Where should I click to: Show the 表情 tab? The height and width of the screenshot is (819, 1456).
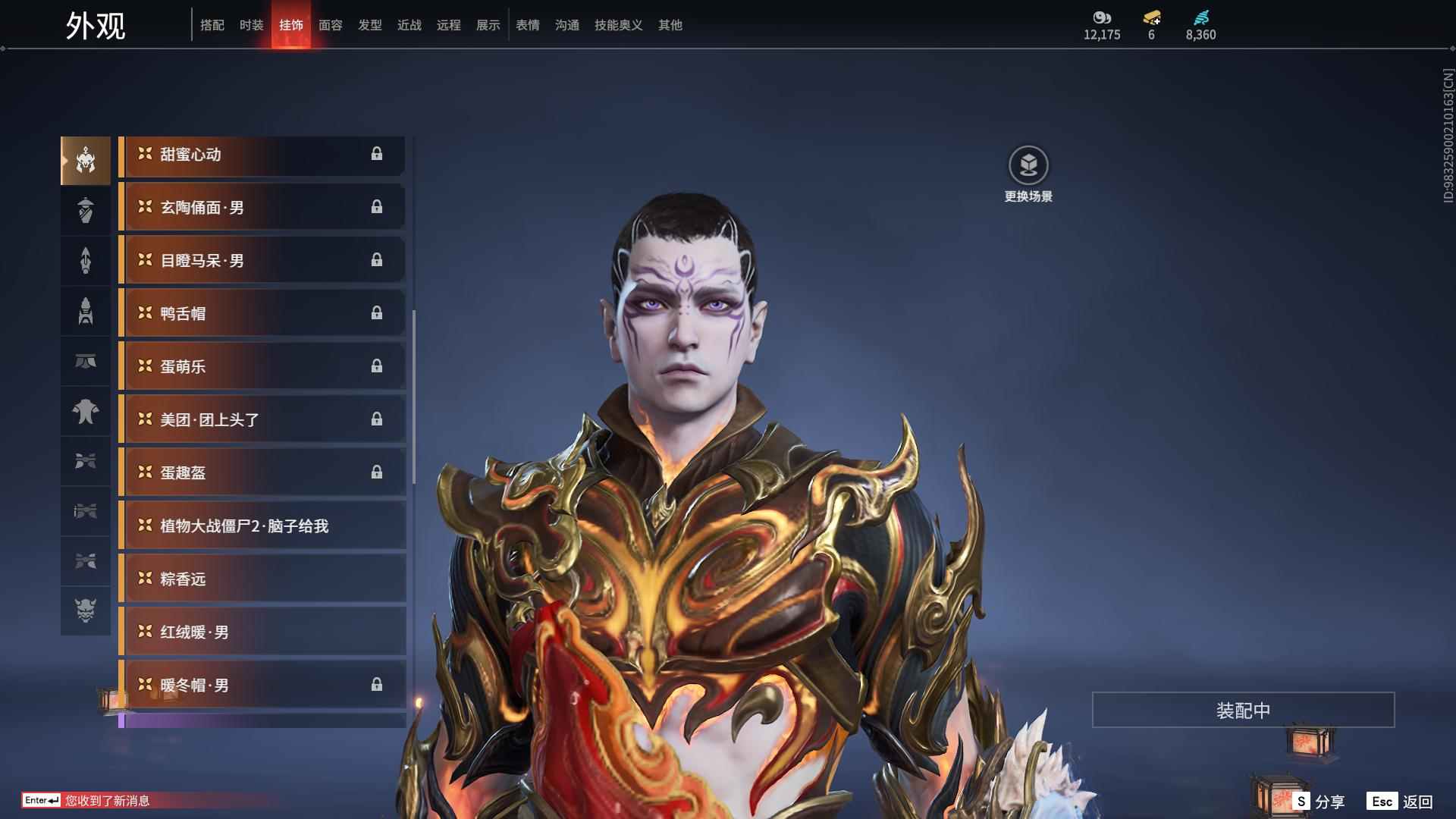coord(527,25)
